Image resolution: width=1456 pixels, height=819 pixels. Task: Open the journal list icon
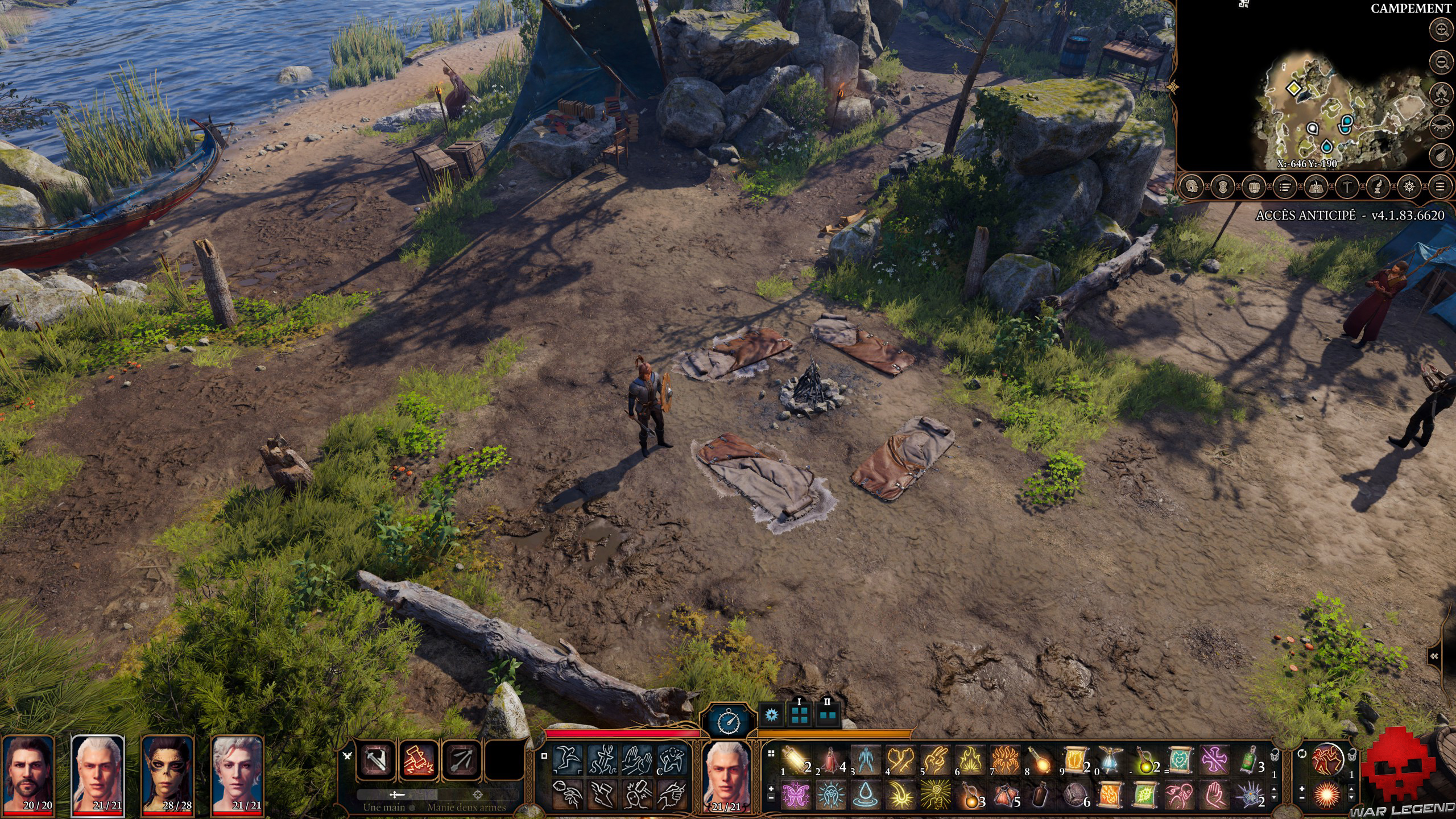(1284, 186)
